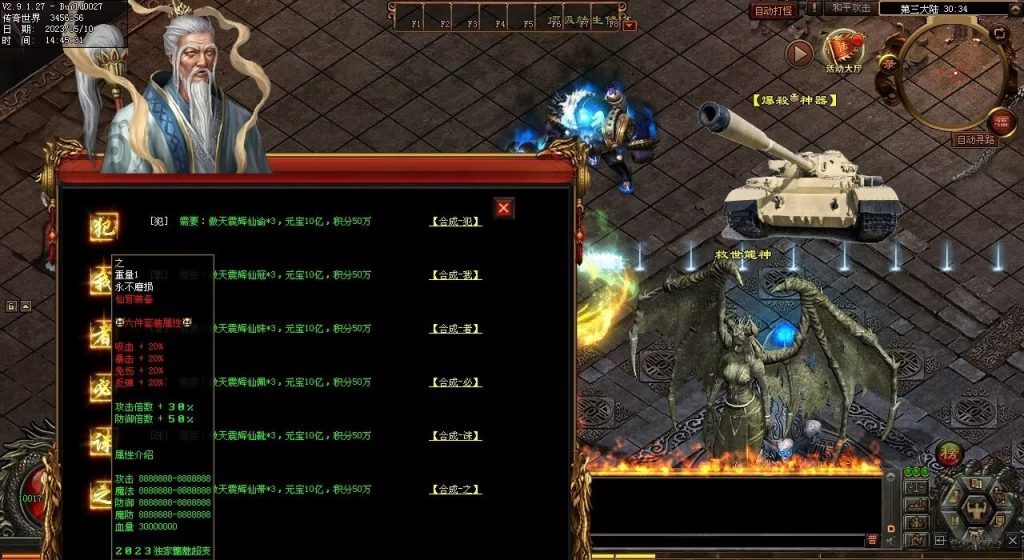This screenshot has height=560, width=1024.
Task: Activate the 合成-必 synthesis link
Action: [x=455, y=382]
